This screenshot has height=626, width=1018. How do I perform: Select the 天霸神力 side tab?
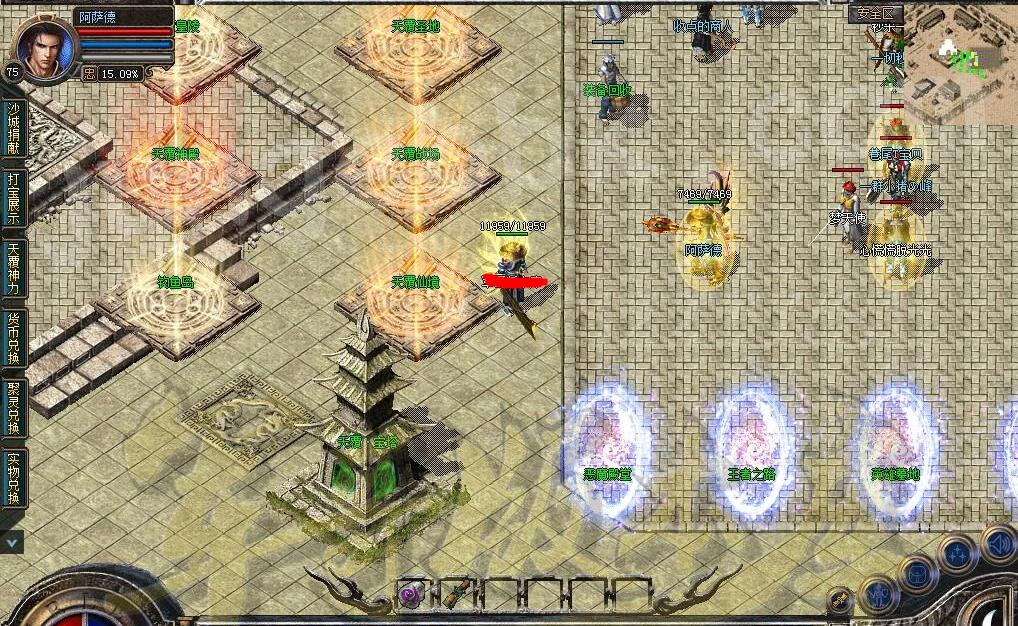(13, 267)
